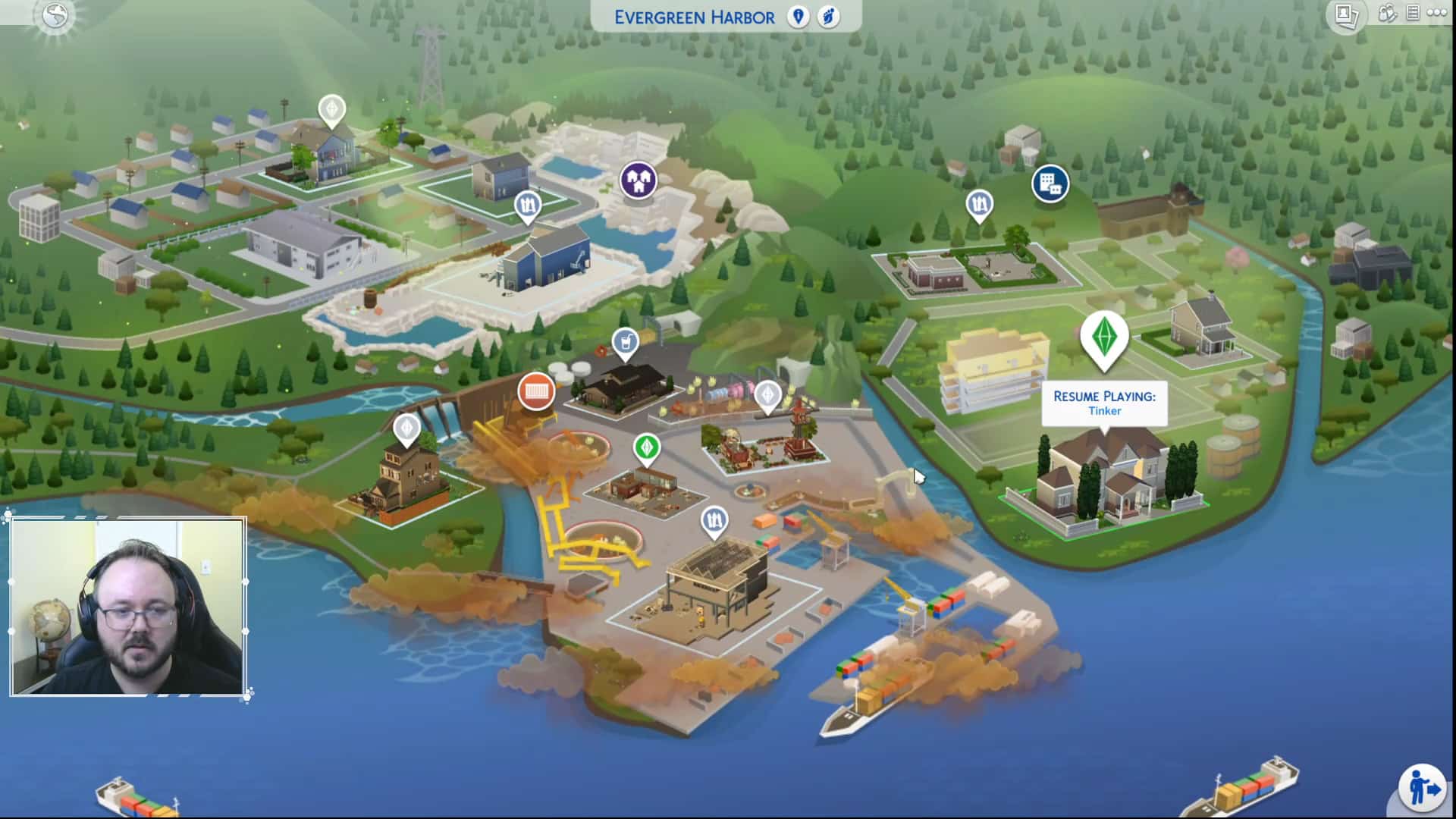Click the blue building lot marker near the river
The image size is (1456, 819).
[1052, 184]
